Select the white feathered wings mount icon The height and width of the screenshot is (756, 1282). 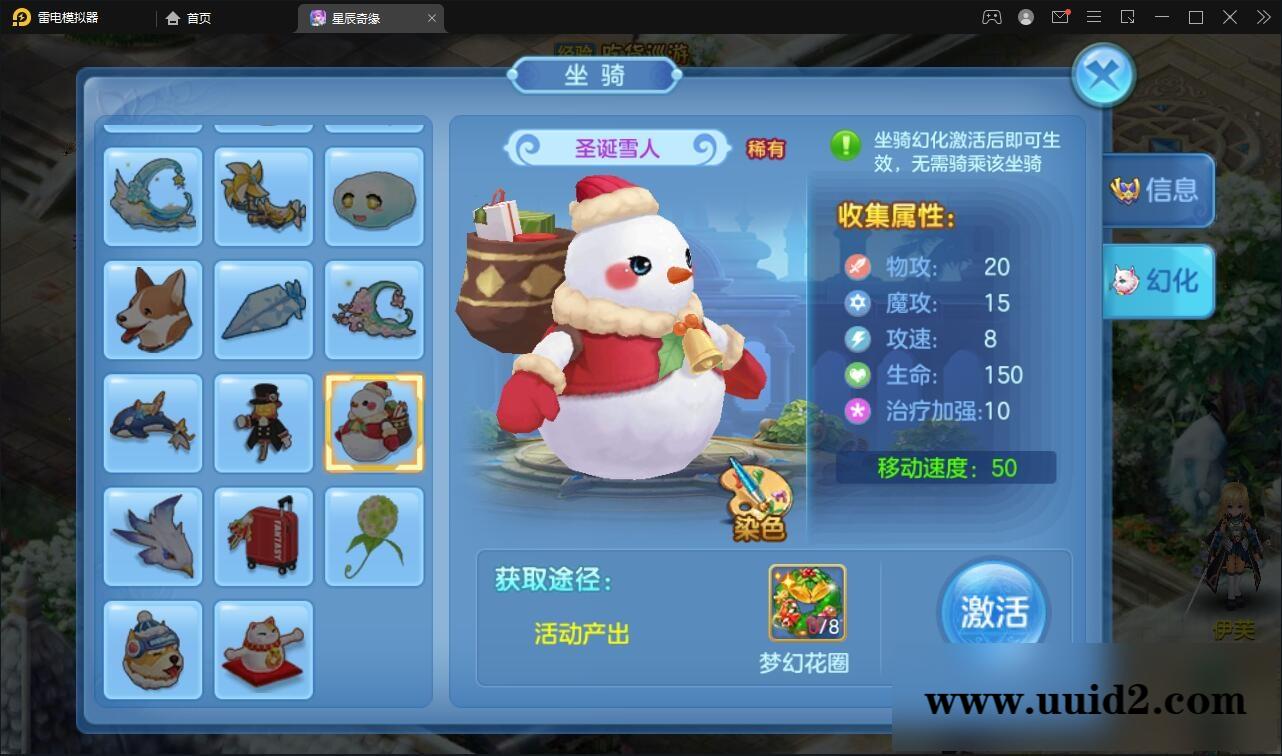click(152, 537)
